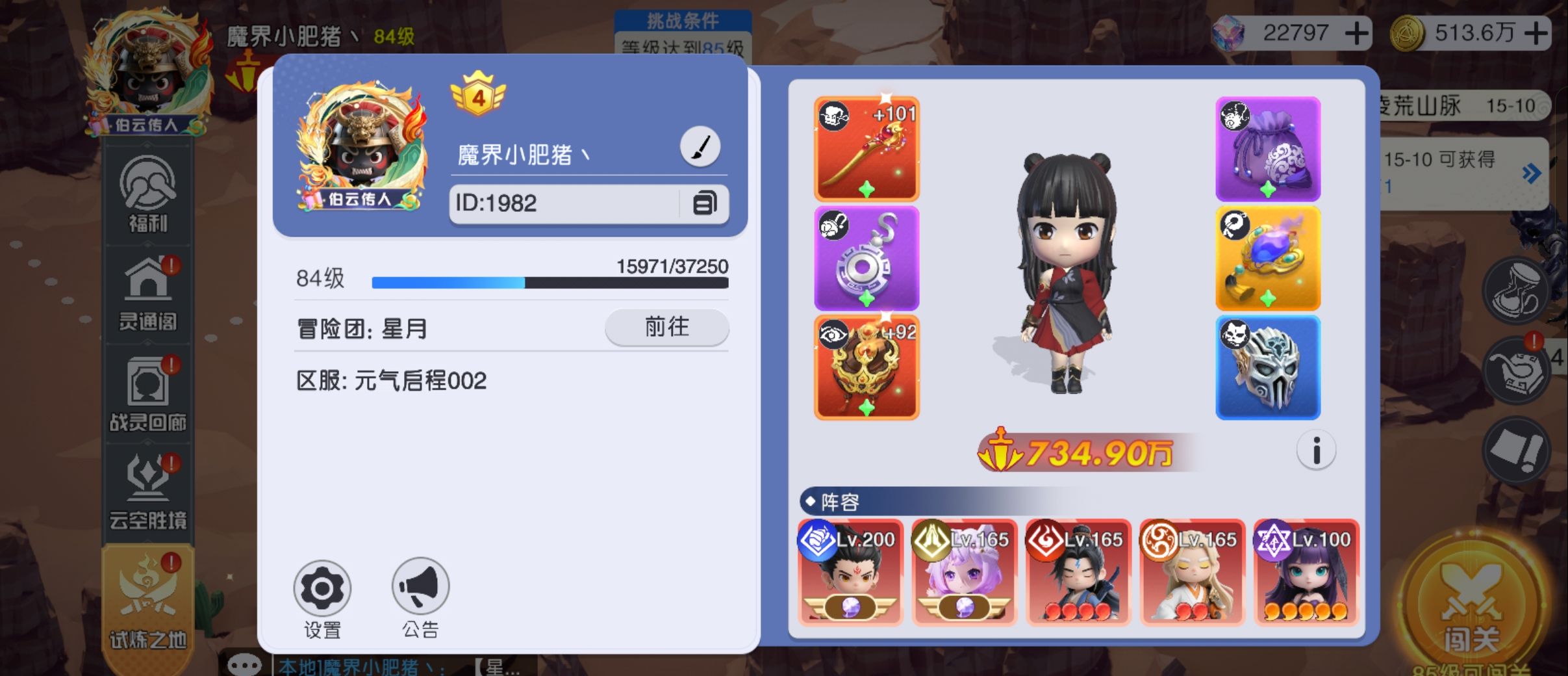Copy the player ID 1982
This screenshot has width=1568, height=676.
tap(705, 203)
